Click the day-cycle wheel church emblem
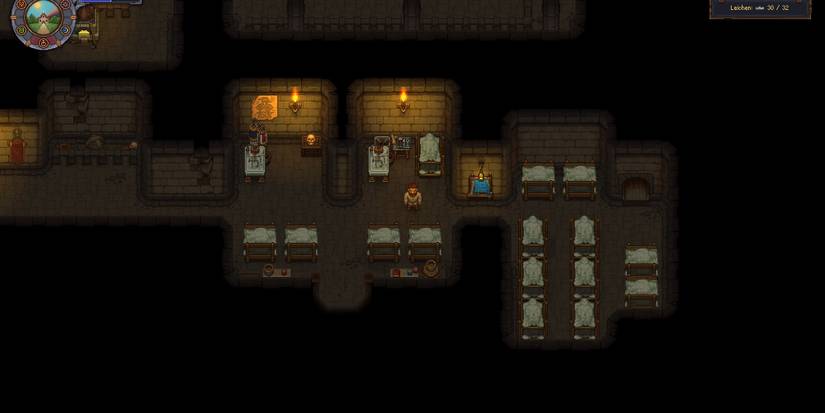Viewport: 825px width, 413px height. point(42,17)
